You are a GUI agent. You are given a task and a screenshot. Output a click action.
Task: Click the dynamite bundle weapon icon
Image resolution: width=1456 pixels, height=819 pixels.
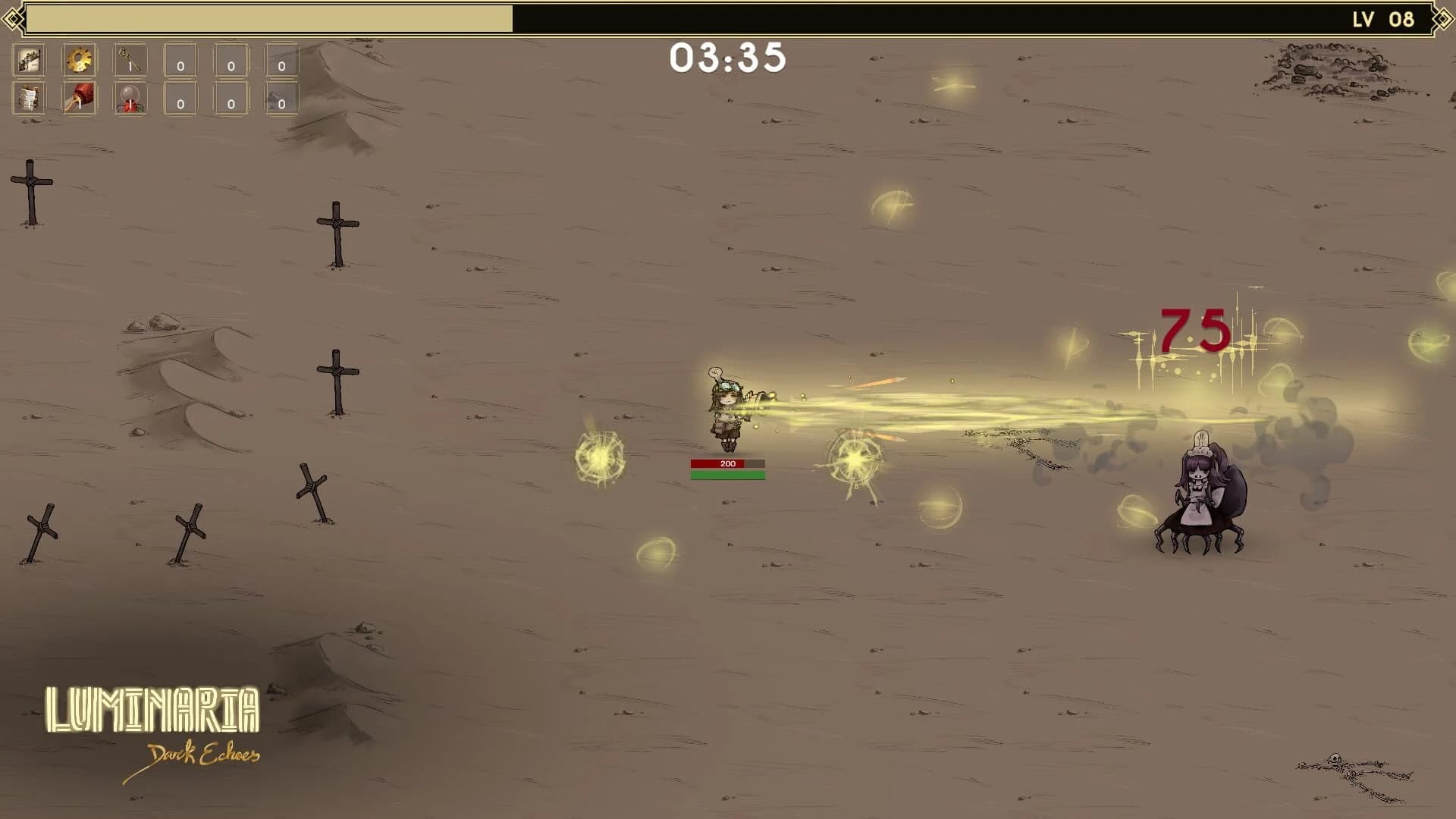pyautogui.click(x=29, y=100)
